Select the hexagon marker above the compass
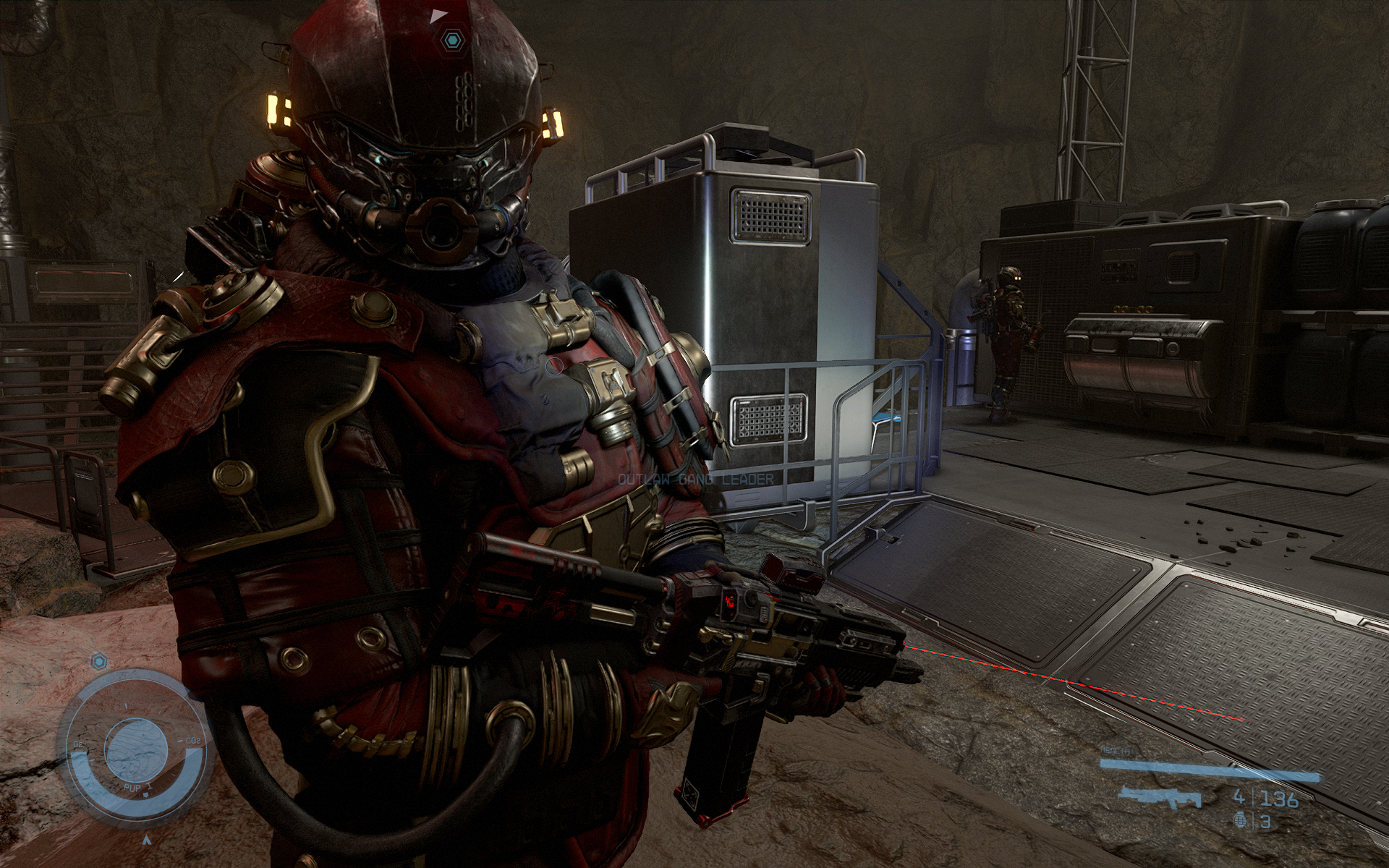1389x868 pixels. (x=100, y=660)
